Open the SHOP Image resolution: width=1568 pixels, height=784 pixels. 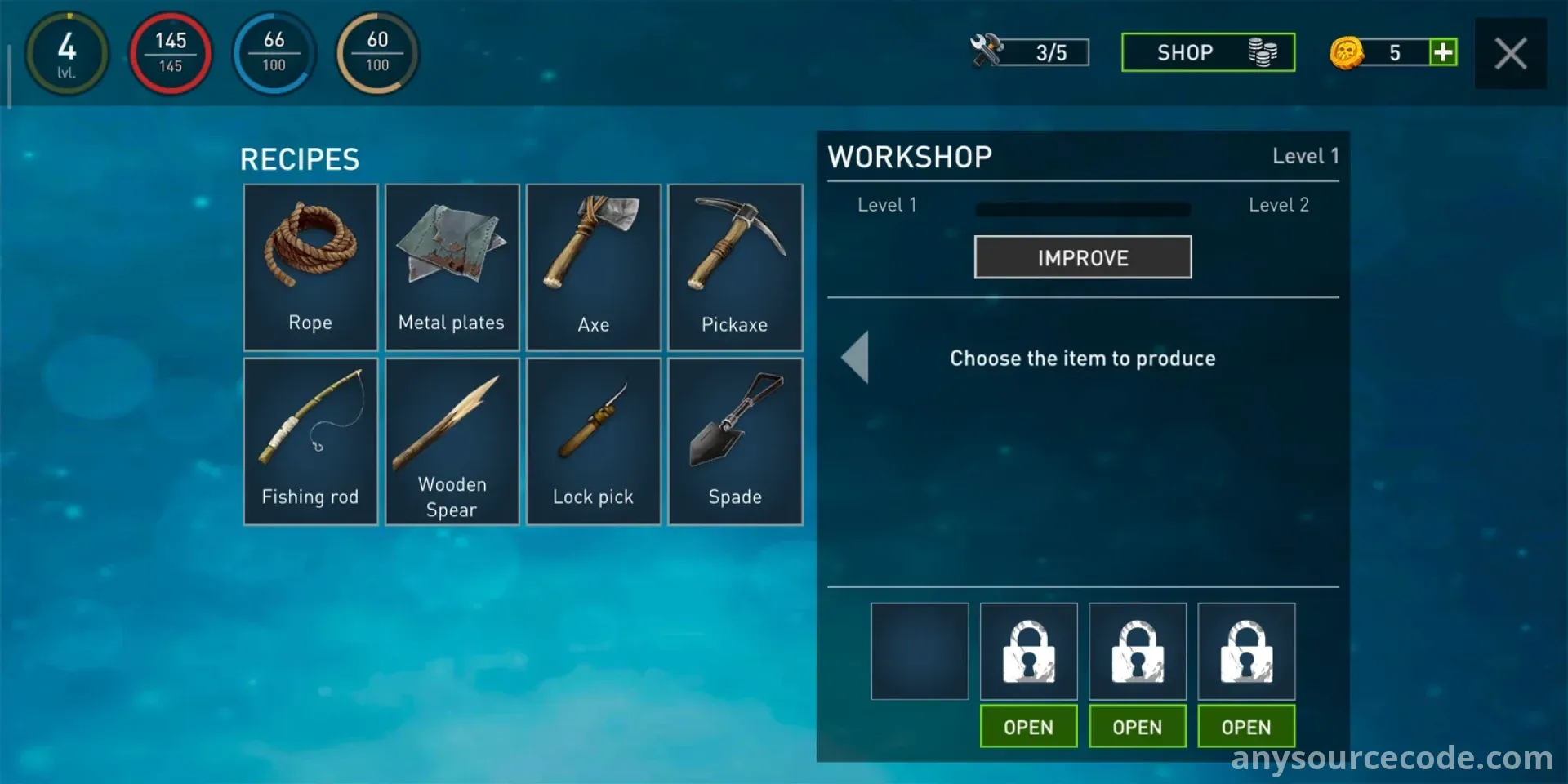(x=1208, y=52)
